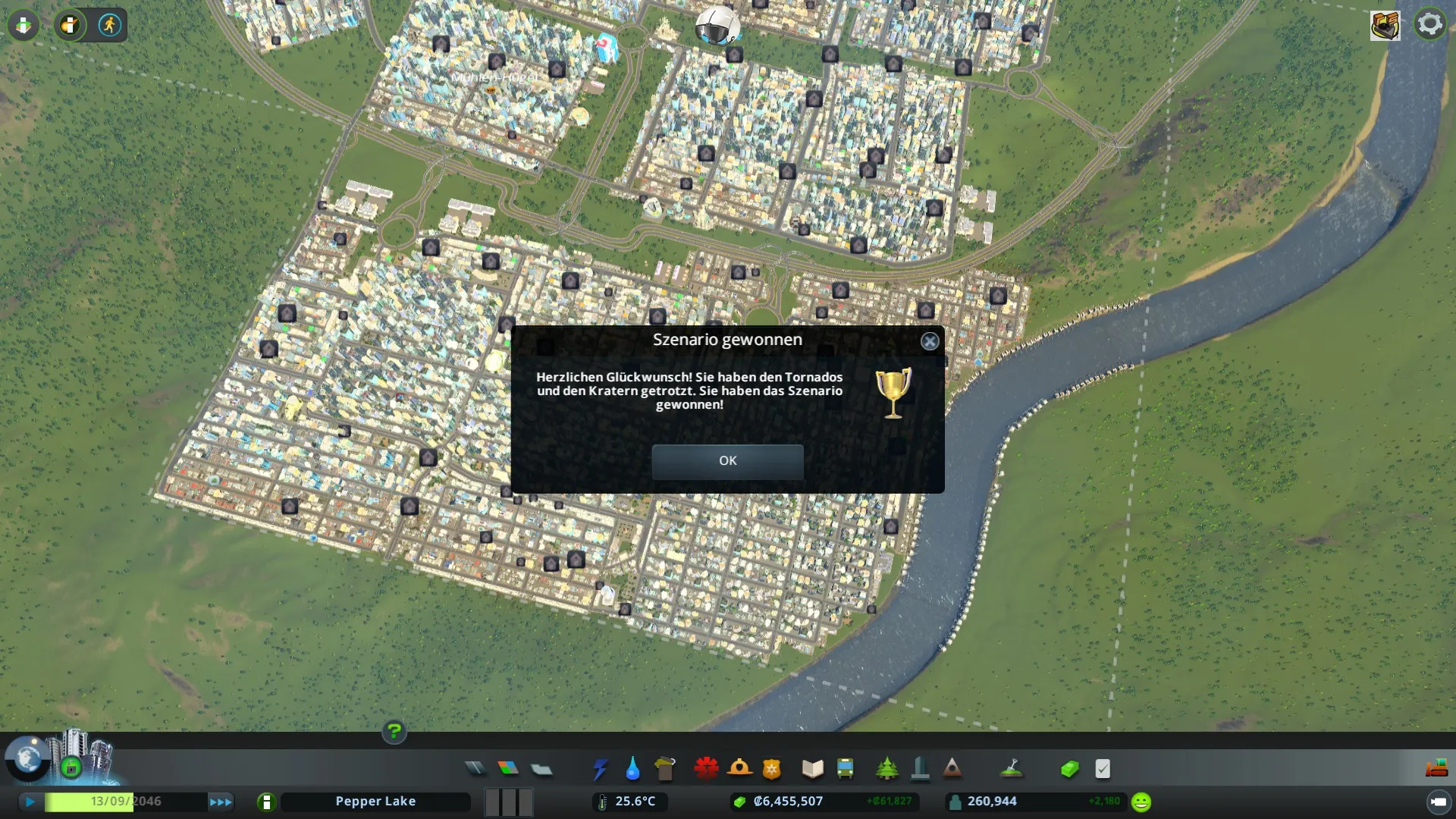Open the education book menu
This screenshot has height=819, width=1456.
(x=812, y=769)
